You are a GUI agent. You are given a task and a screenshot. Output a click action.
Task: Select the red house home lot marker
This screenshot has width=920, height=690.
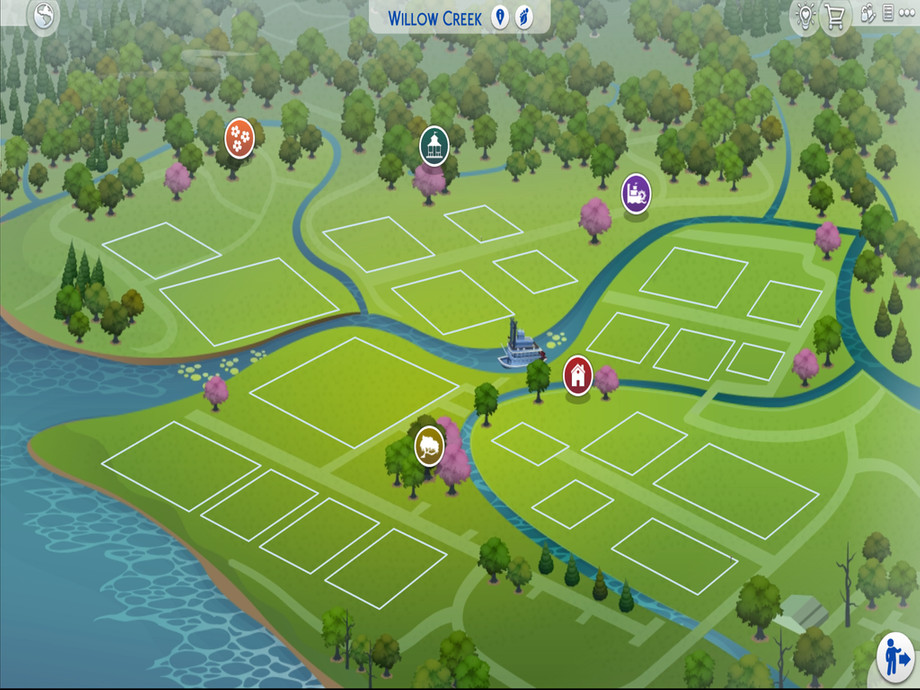pos(577,375)
